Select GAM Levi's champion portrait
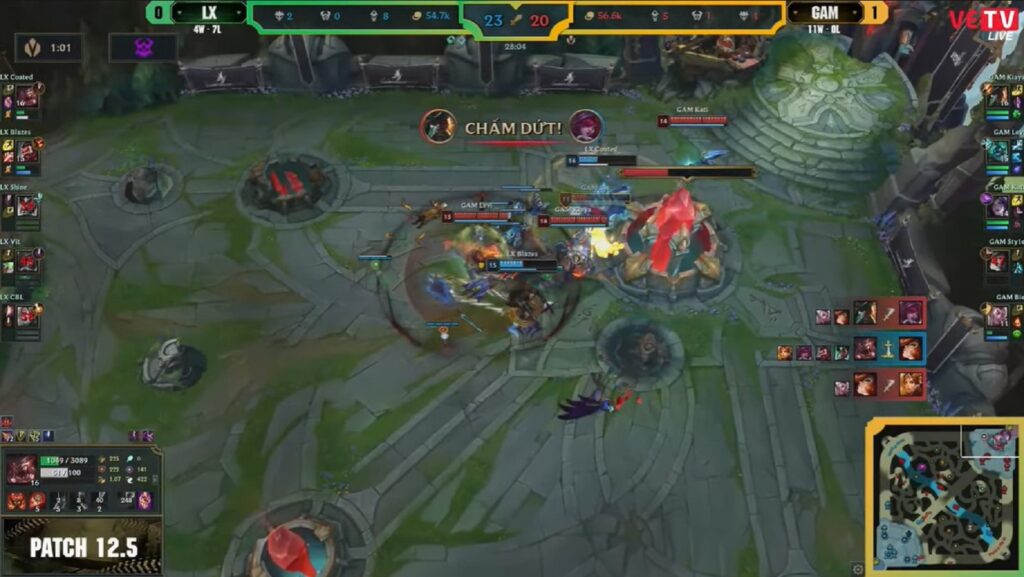The width and height of the screenshot is (1024, 577). 998,151
